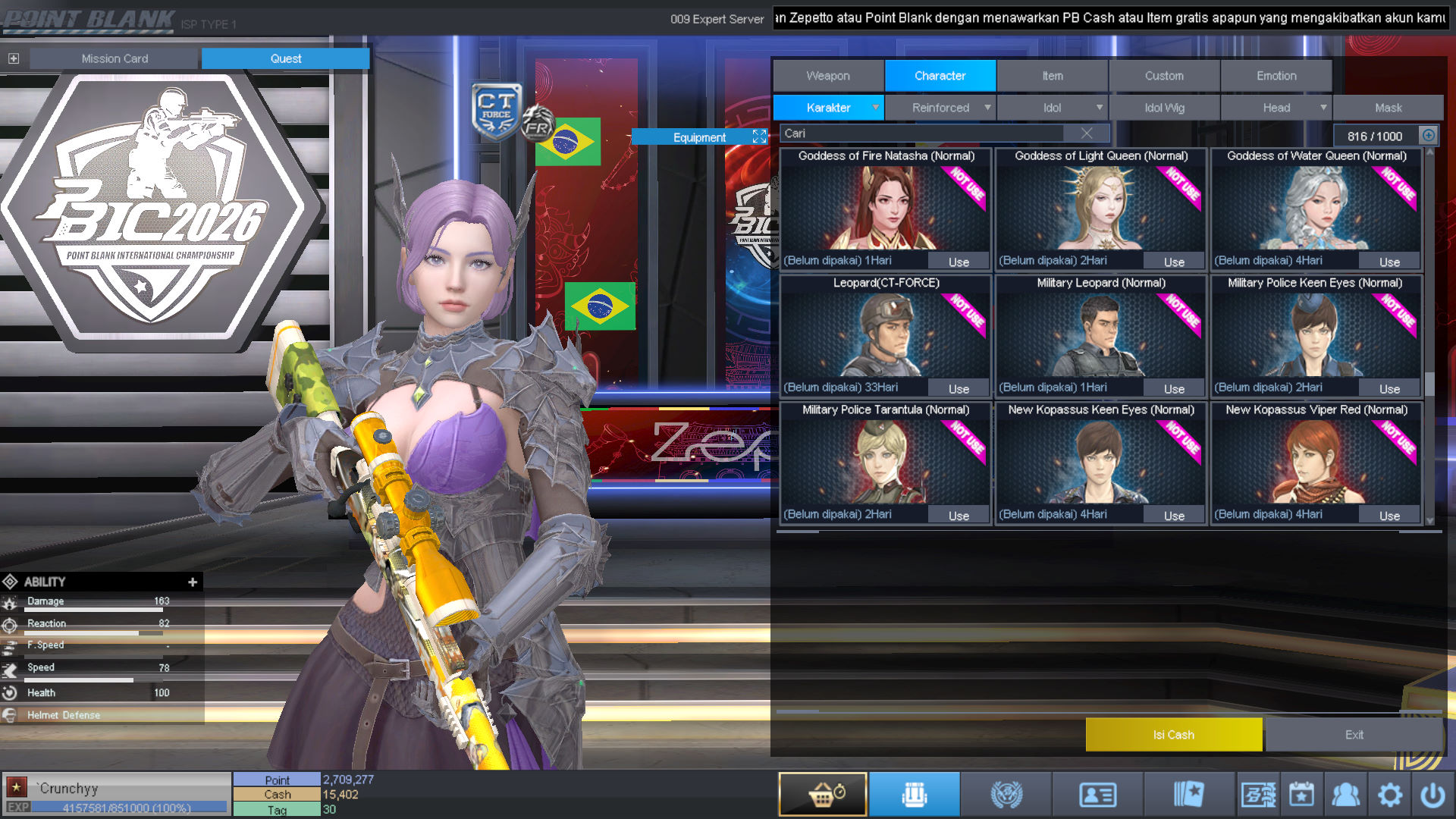The width and height of the screenshot is (1456, 819).
Task: Select the Idol Wig category
Action: [x=1164, y=108]
